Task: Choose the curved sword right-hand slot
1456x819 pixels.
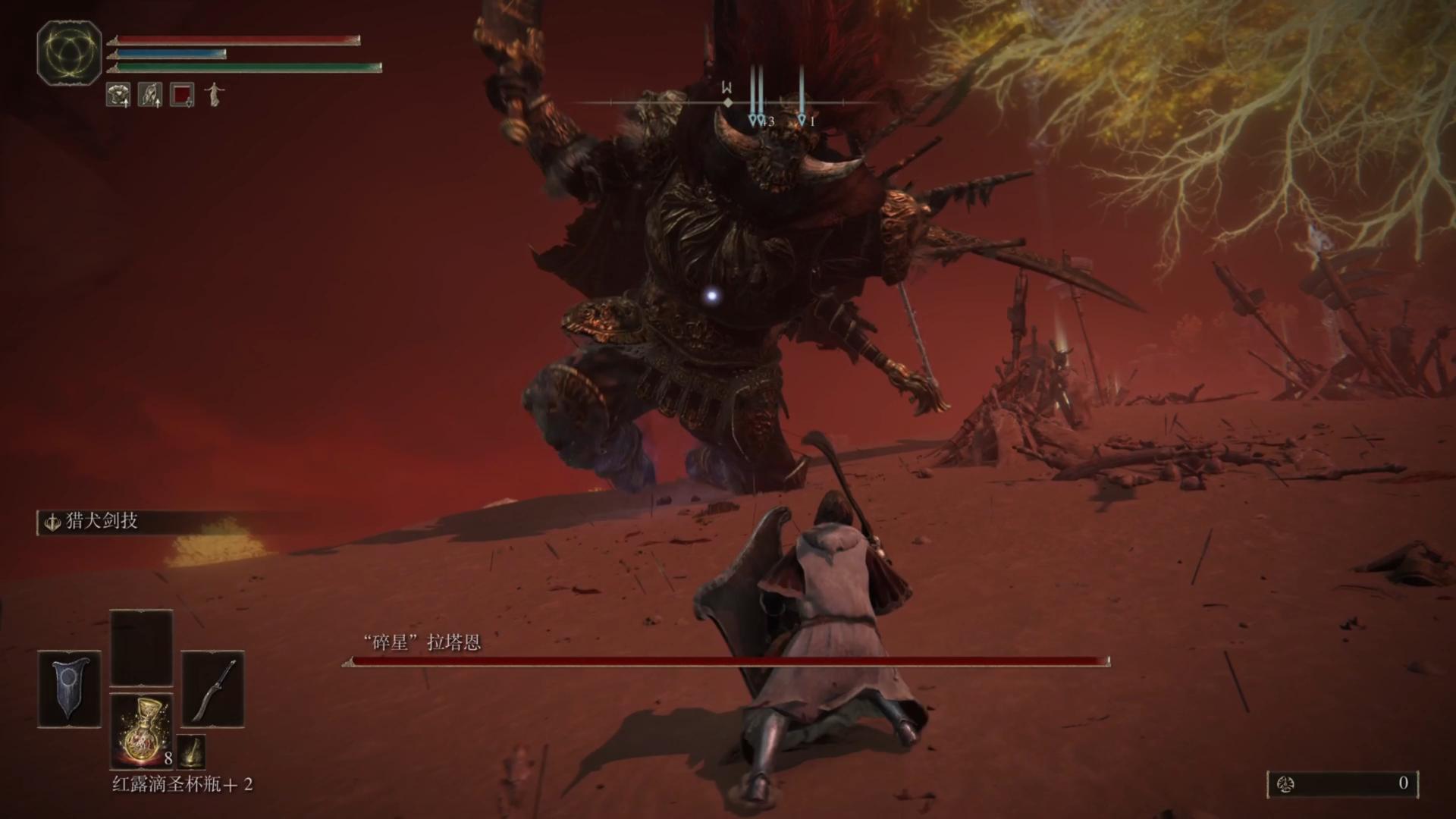Action: pos(212,689)
